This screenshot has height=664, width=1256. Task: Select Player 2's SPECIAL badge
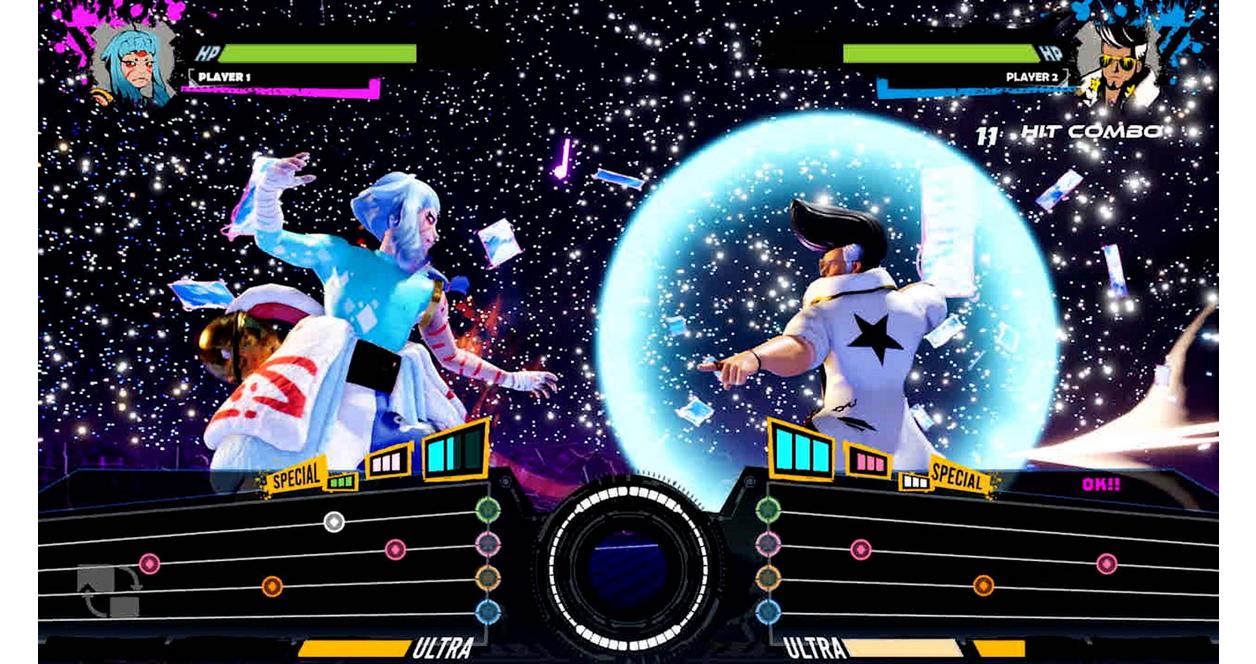pyautogui.click(x=958, y=479)
